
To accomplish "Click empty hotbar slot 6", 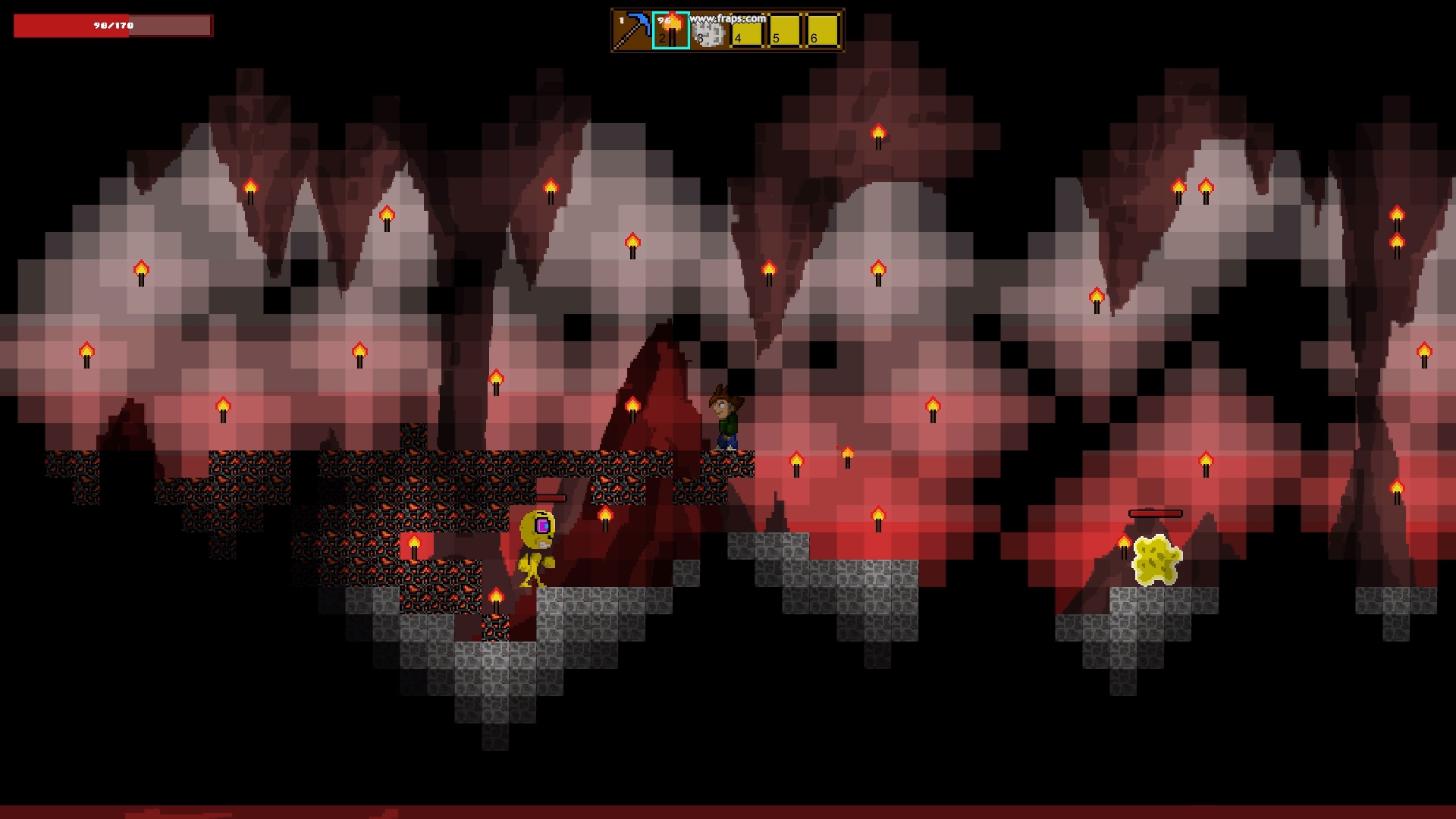I will tap(823, 31).
